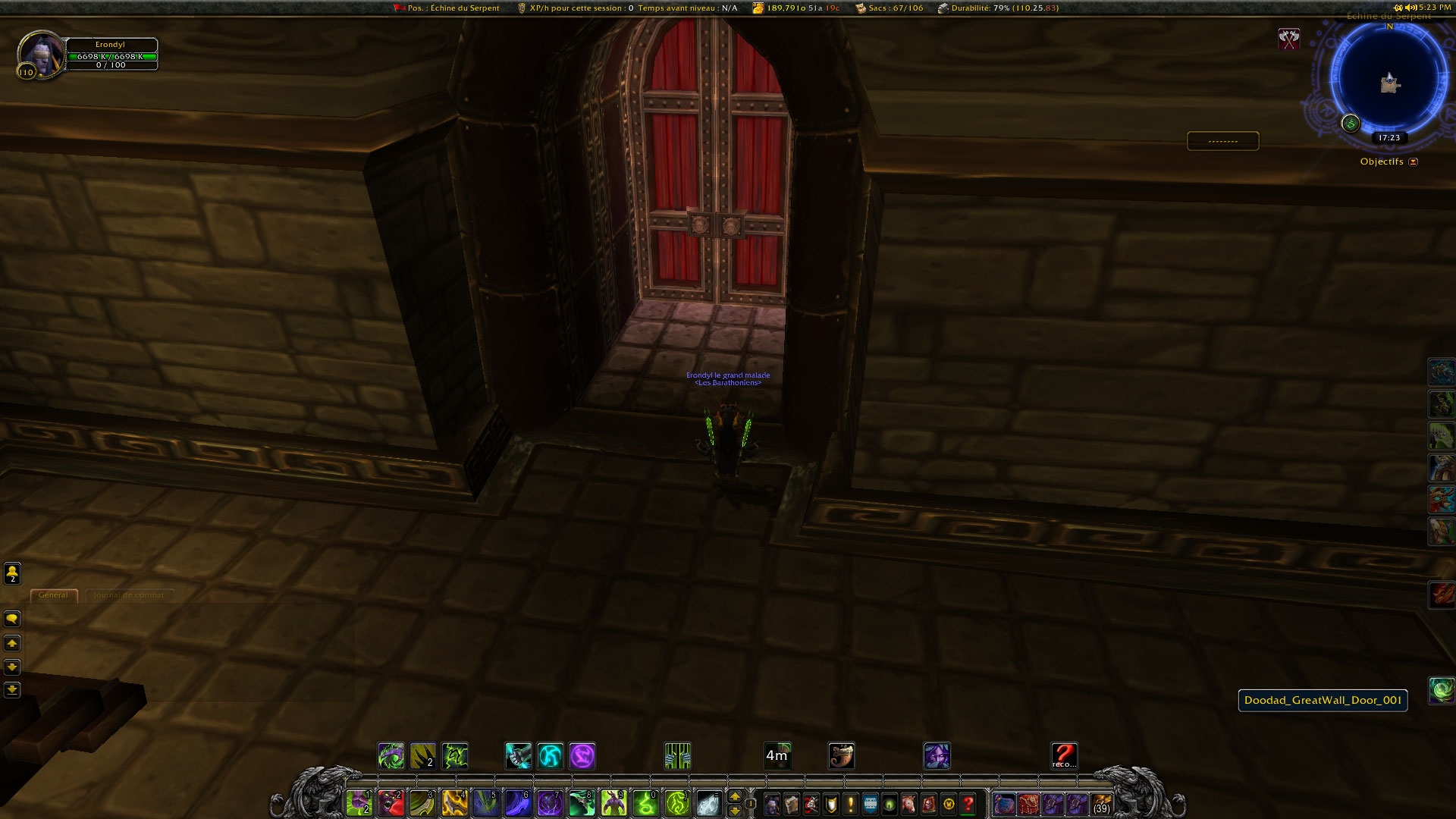
Task: Click the action bar page-up arrow
Action: tap(734, 796)
